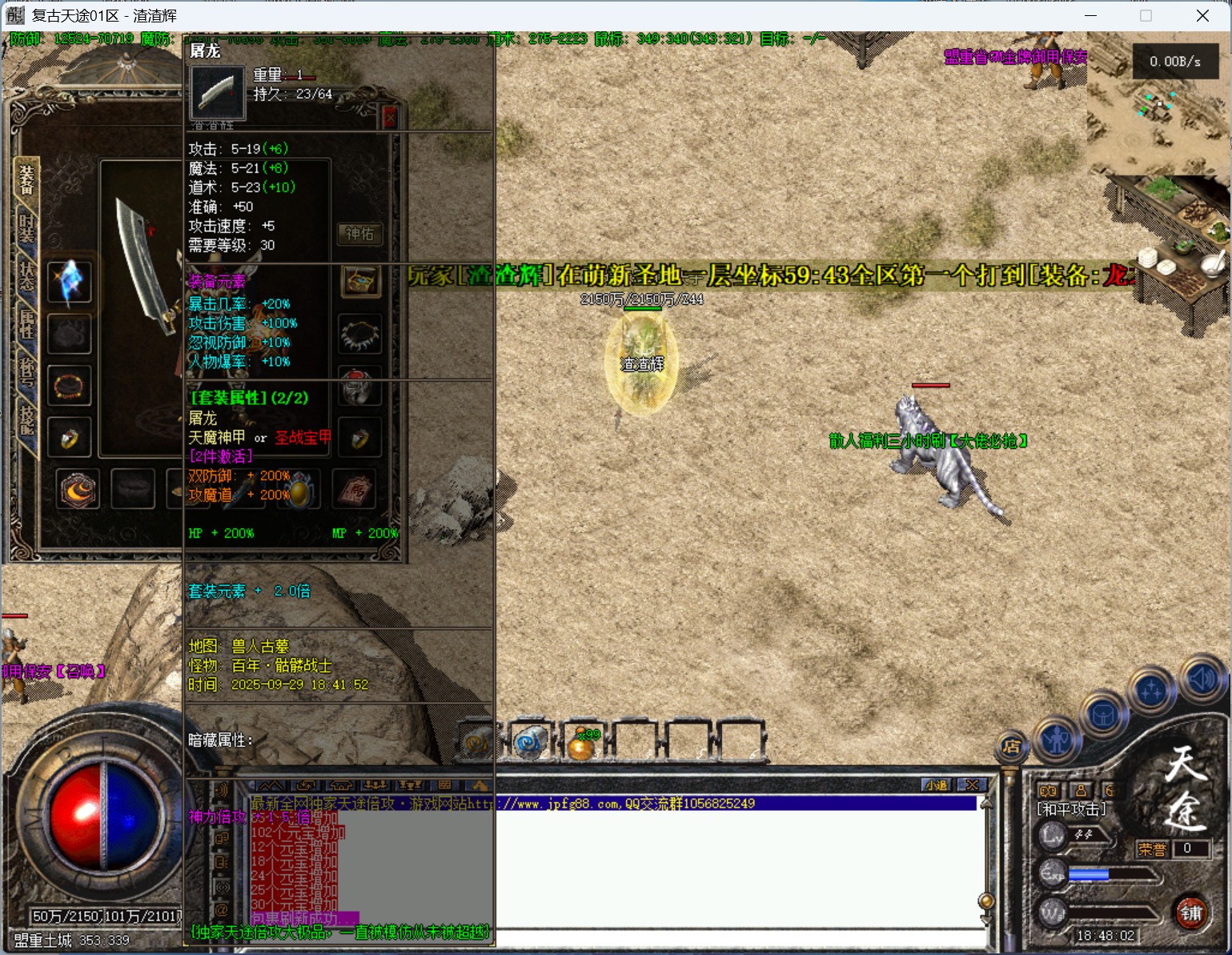Close the character equipment panel
1232x955 pixels.
point(390,118)
